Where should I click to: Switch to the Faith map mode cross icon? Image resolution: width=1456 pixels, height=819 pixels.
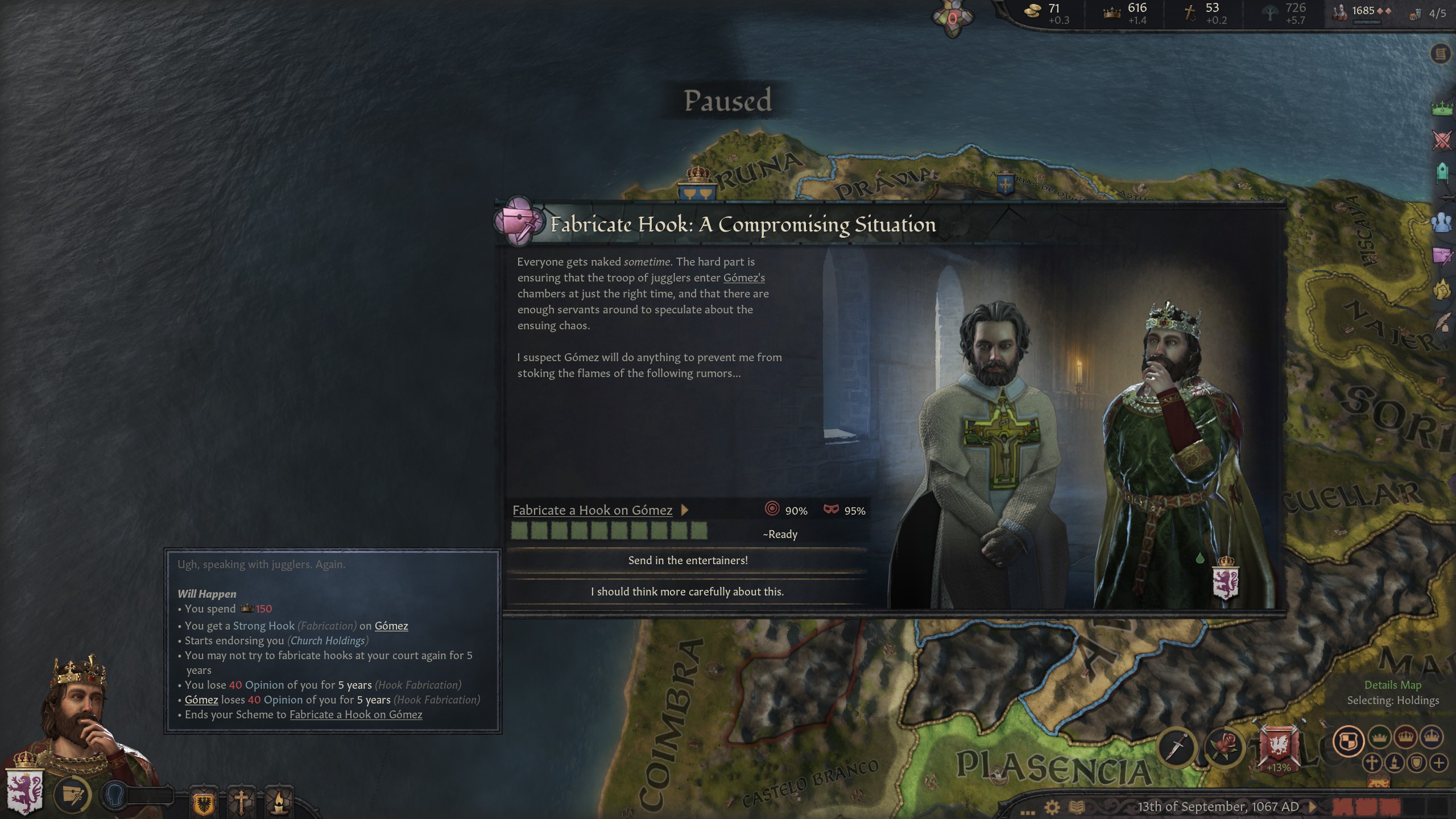tap(1371, 763)
